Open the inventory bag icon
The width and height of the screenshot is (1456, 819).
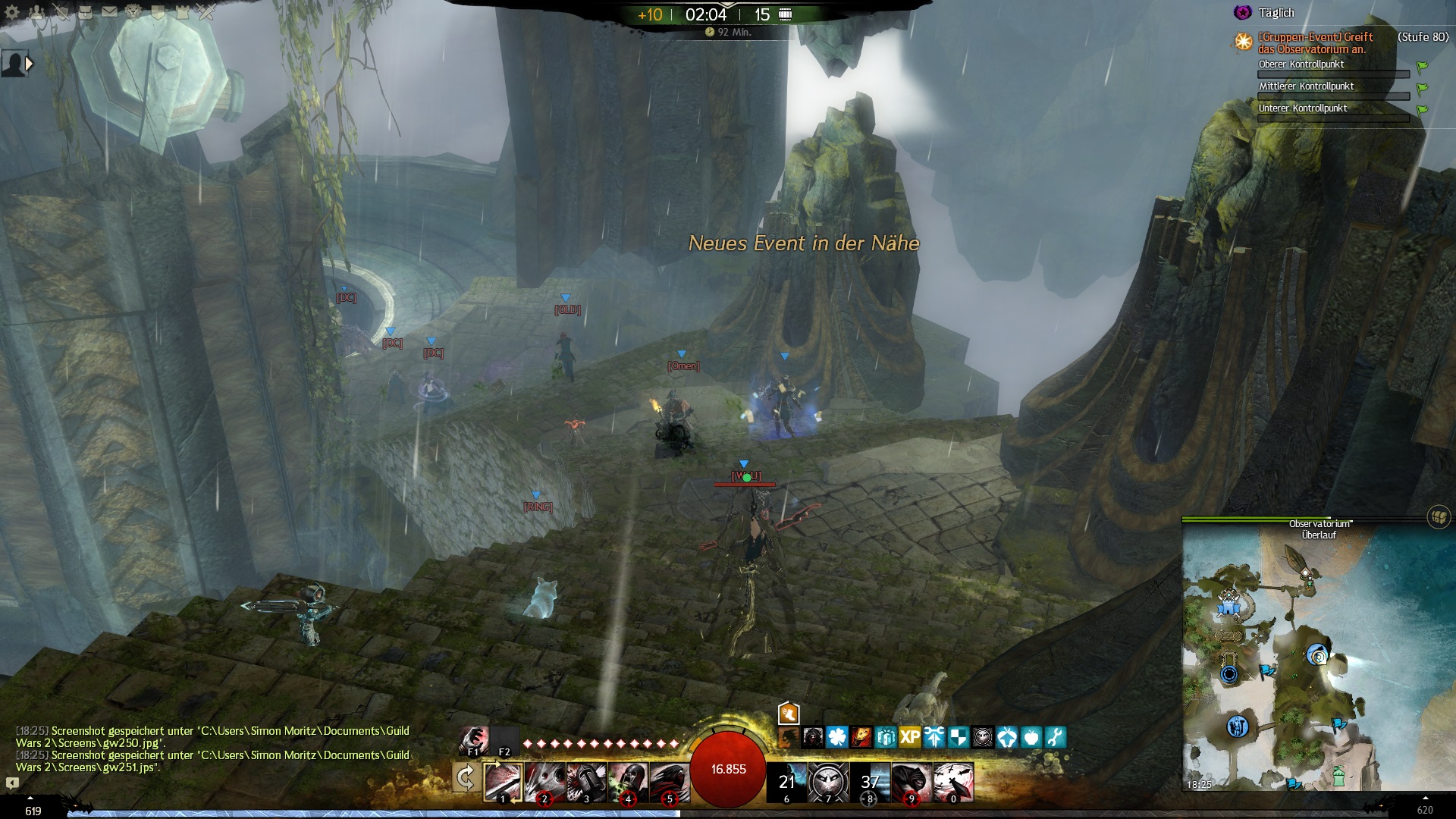[x=85, y=11]
